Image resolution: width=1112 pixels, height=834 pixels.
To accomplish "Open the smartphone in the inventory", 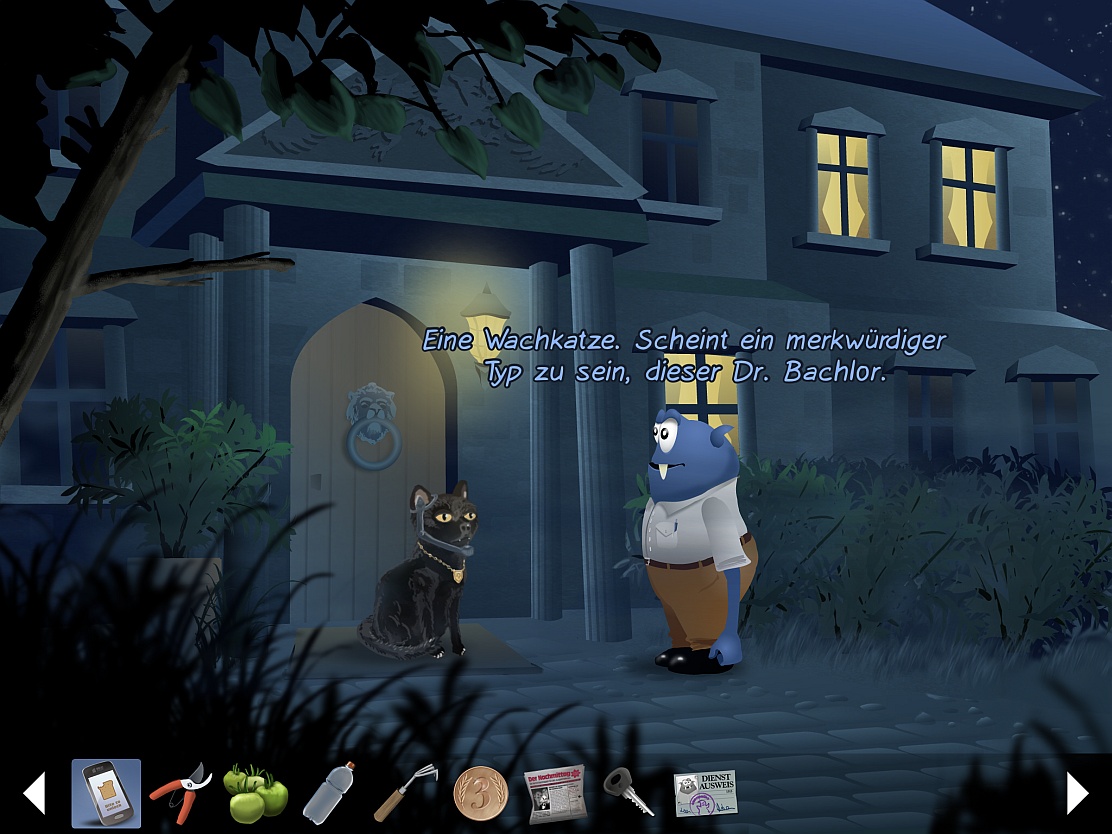I will click(x=106, y=794).
